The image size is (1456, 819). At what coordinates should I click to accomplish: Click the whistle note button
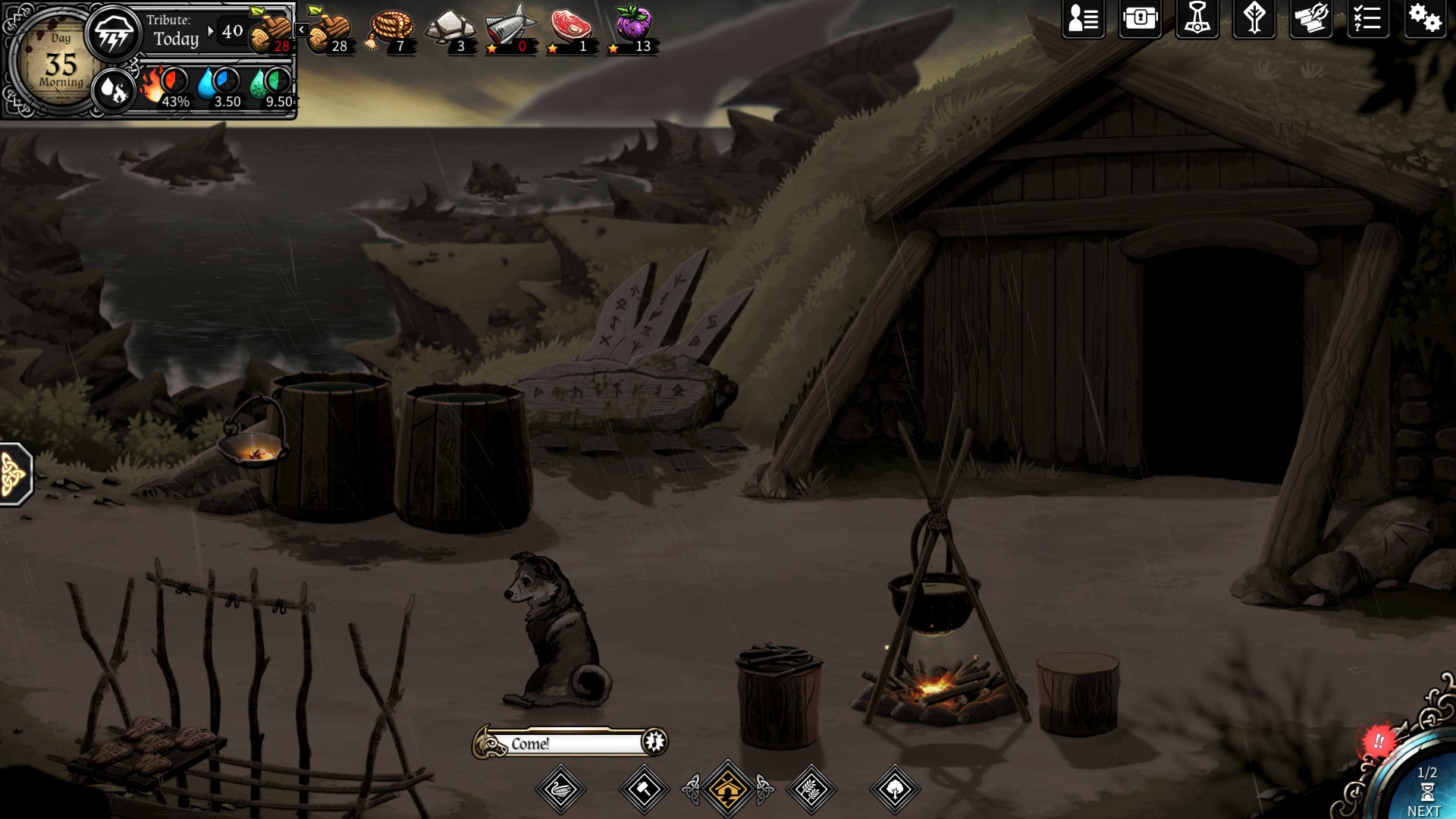(x=654, y=741)
